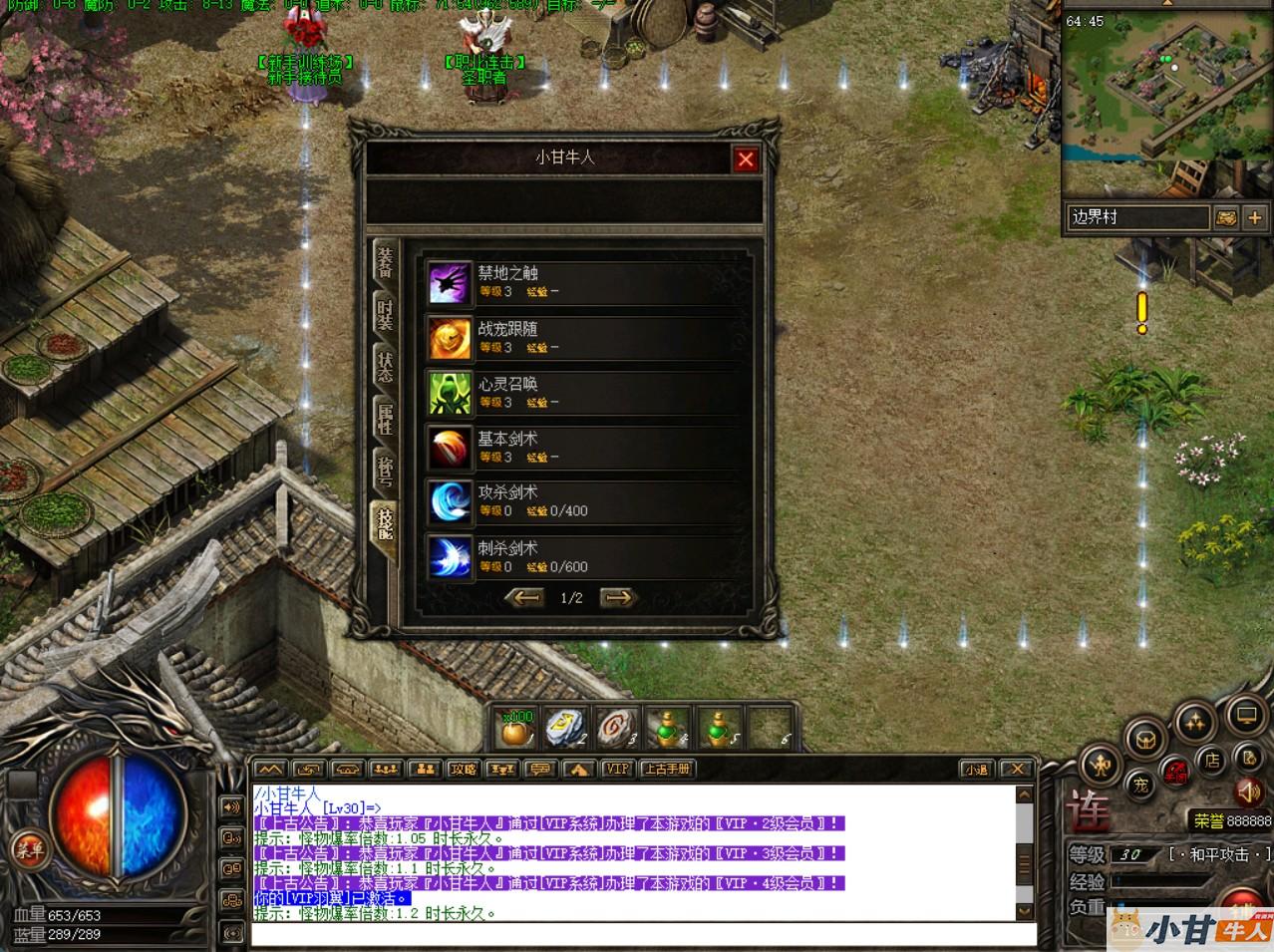Image resolution: width=1274 pixels, height=952 pixels.
Task: Go to next skill page arrow
Action: pyautogui.click(x=618, y=597)
